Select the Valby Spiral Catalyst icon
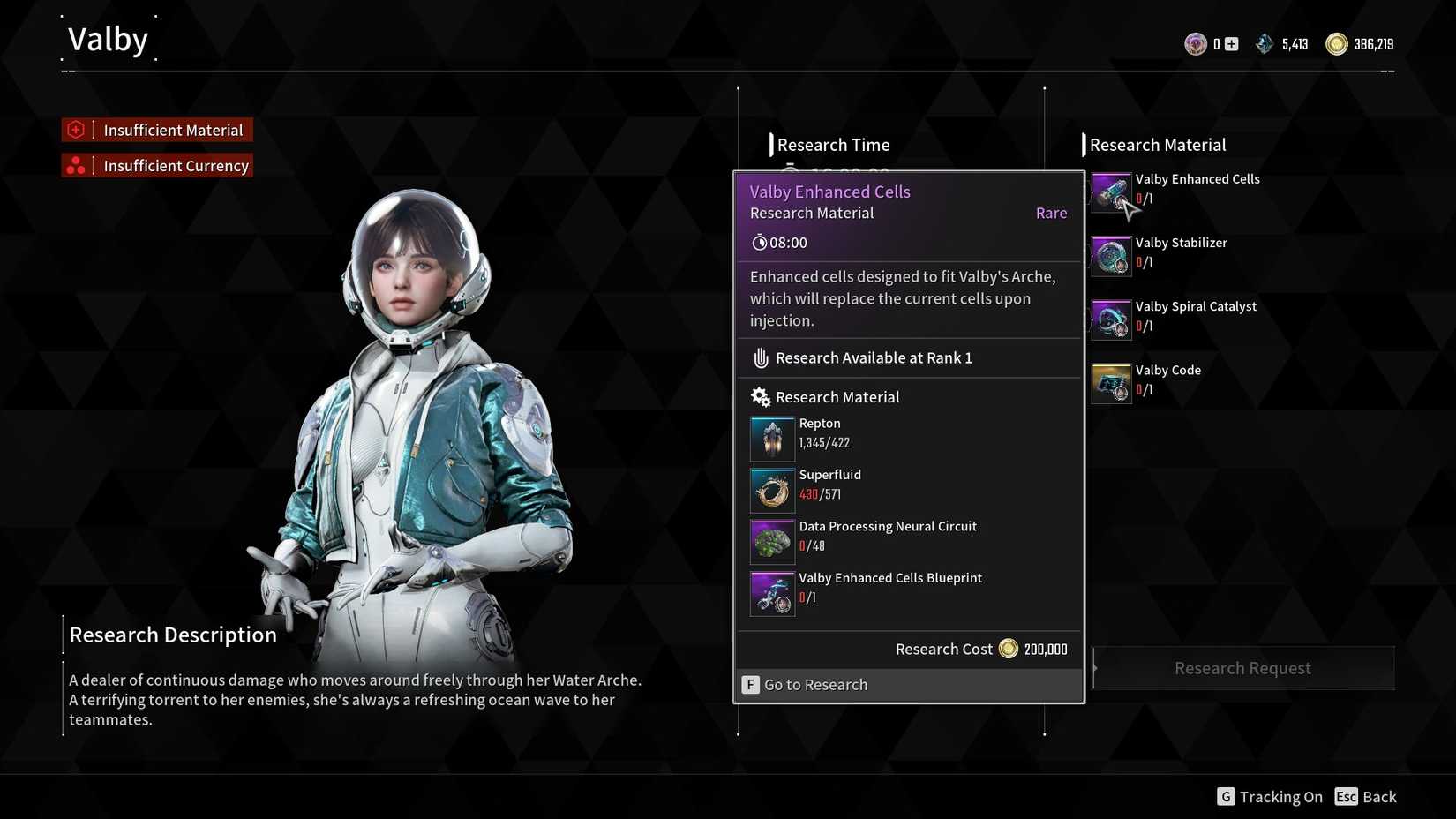 (1111, 319)
